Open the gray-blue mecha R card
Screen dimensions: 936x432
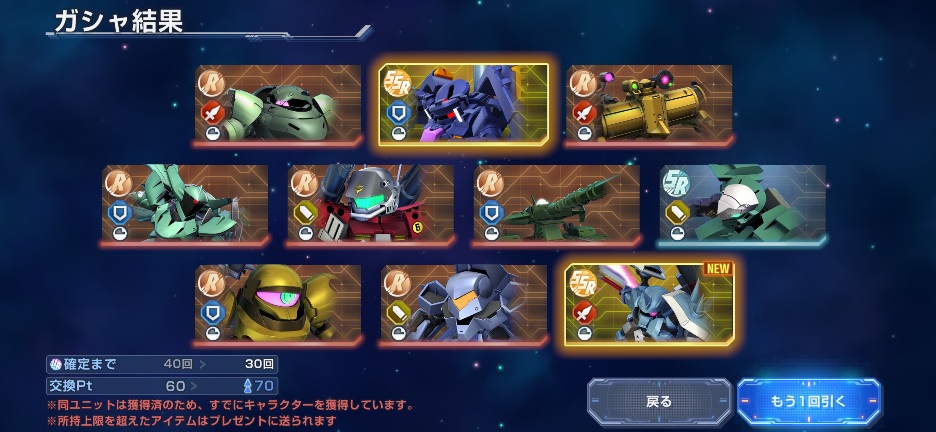point(464,303)
